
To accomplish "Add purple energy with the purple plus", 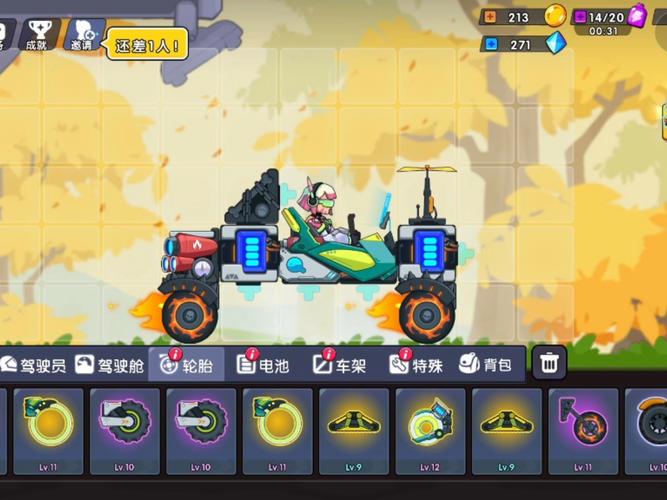I will (x=581, y=16).
